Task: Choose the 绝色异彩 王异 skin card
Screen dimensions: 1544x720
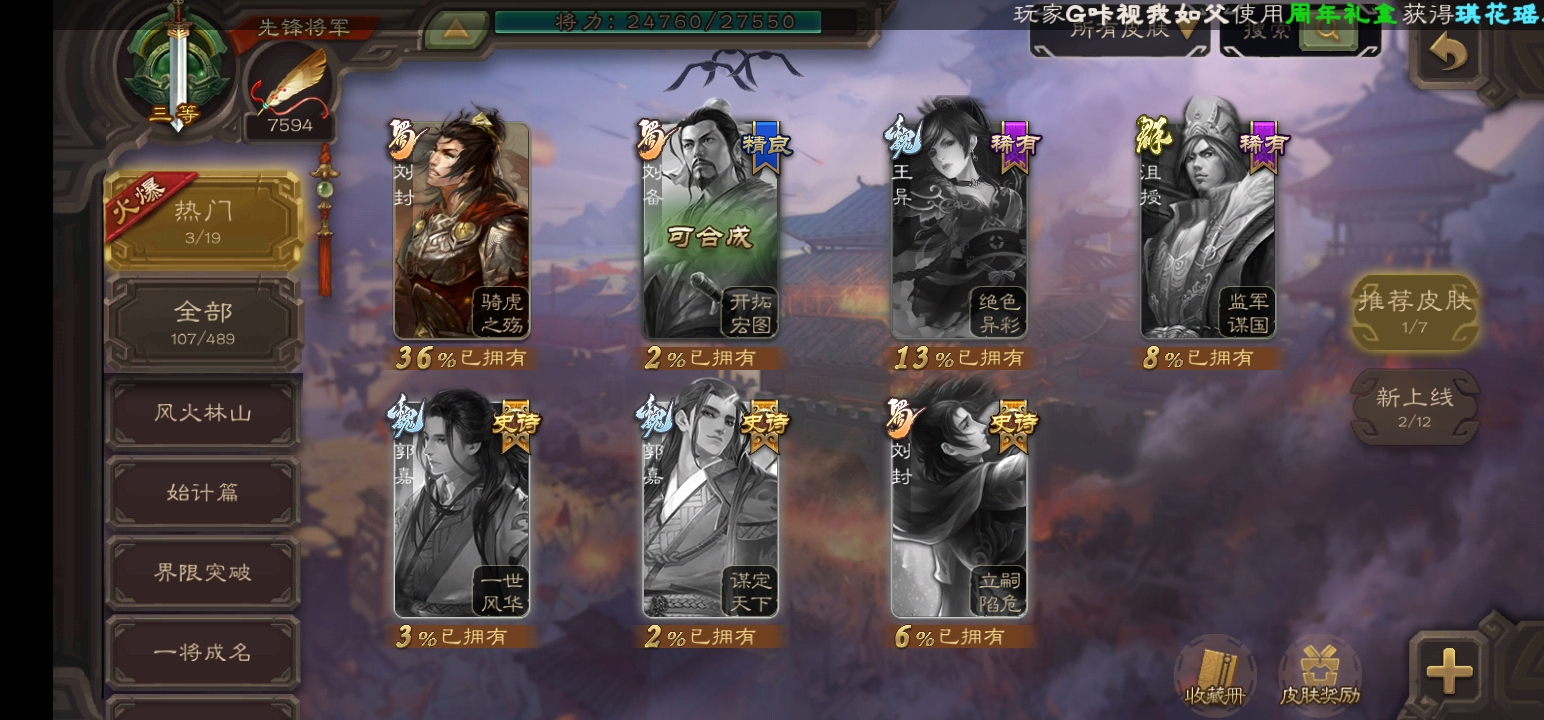Action: point(959,232)
